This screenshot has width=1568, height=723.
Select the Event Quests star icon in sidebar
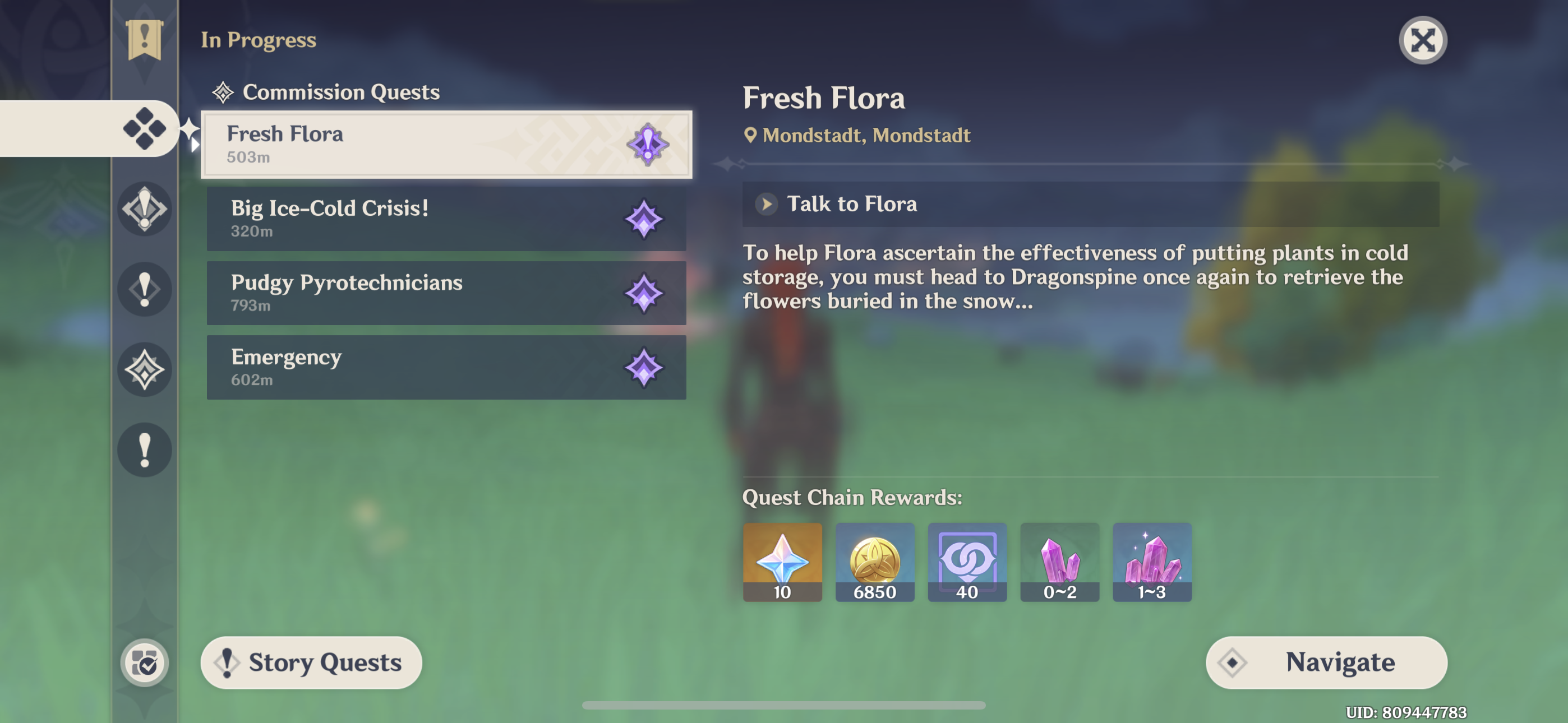pyautogui.click(x=144, y=369)
